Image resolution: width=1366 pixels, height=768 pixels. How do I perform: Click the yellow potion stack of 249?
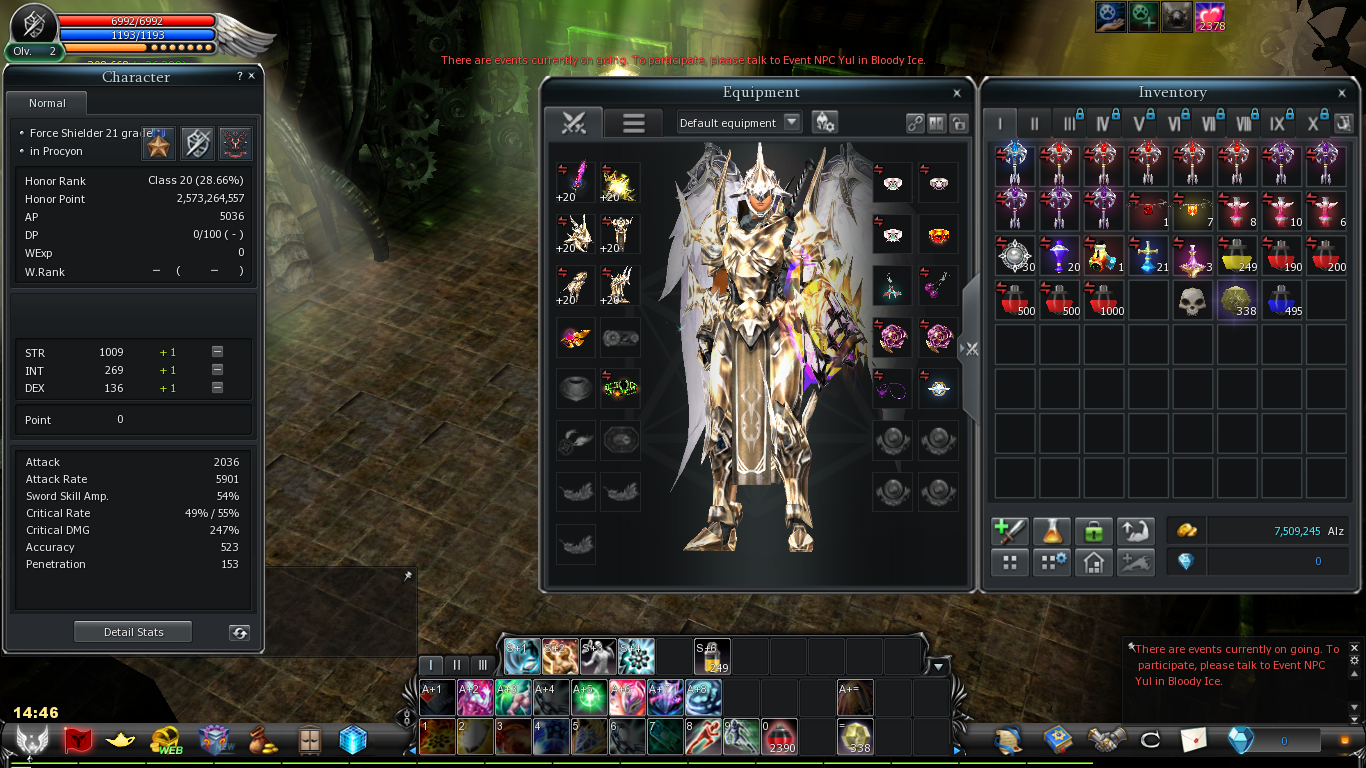1235,256
